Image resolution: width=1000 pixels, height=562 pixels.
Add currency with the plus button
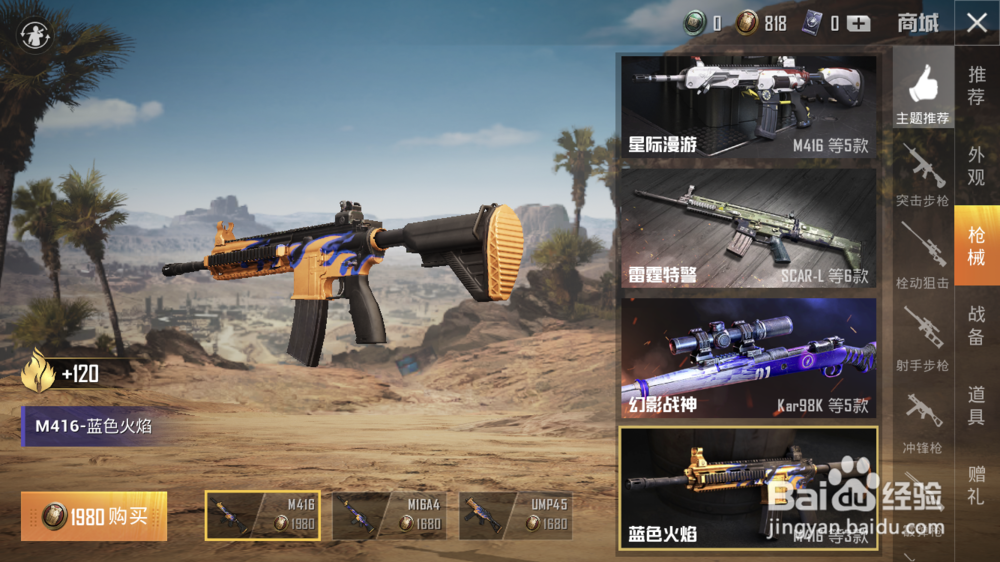pos(859,24)
